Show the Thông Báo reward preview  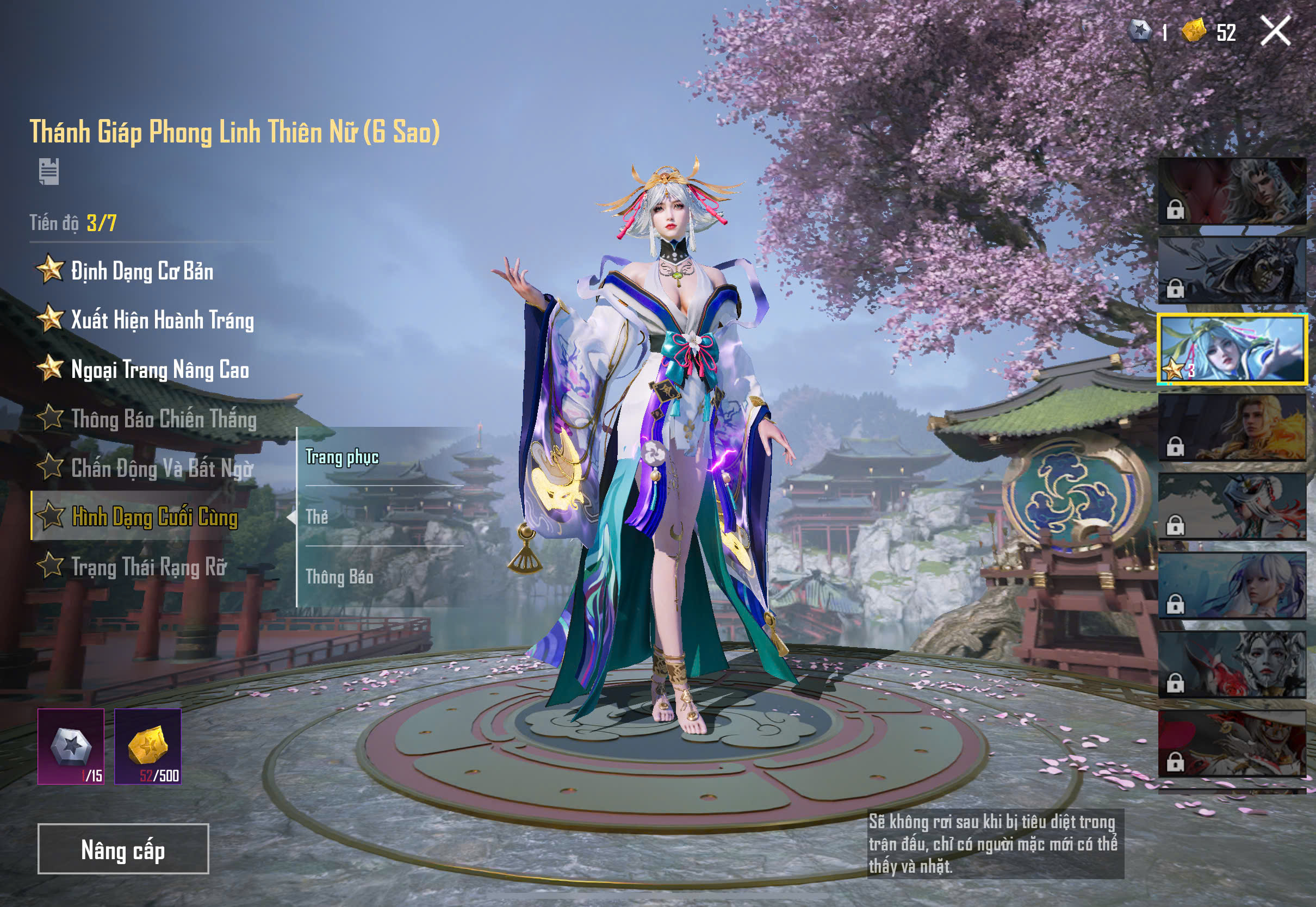coord(339,577)
